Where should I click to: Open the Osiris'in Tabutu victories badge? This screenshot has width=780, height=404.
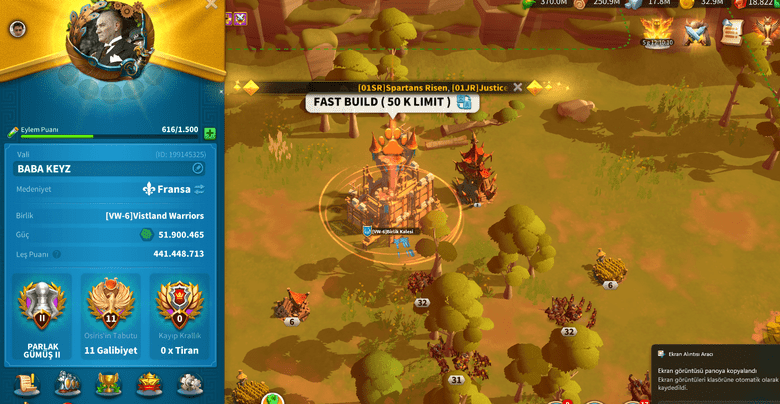[111, 303]
